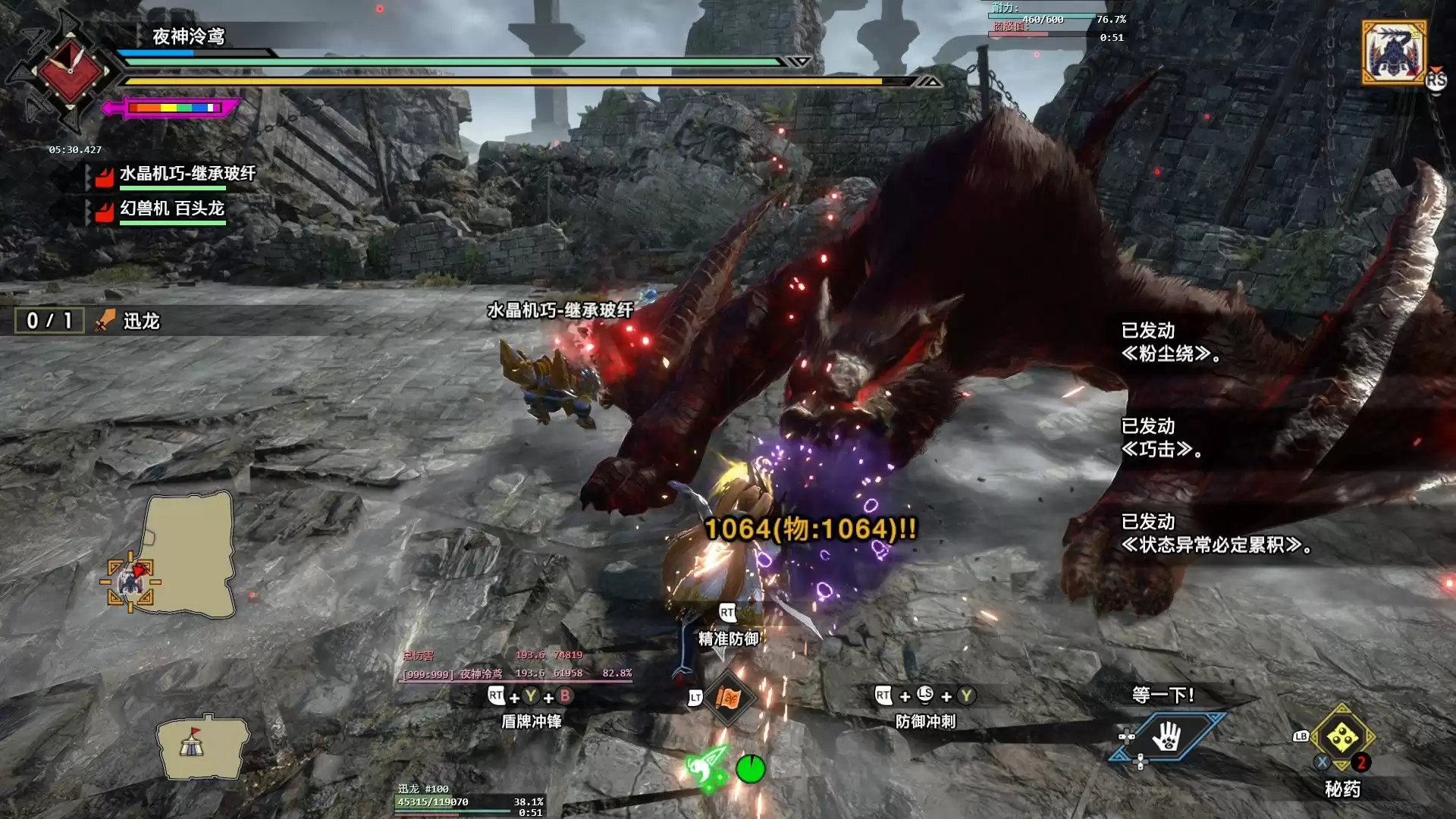The width and height of the screenshot is (1456, 819).
Task: Select party member 水晶机巧-继承玻纤
Action: 187,174
